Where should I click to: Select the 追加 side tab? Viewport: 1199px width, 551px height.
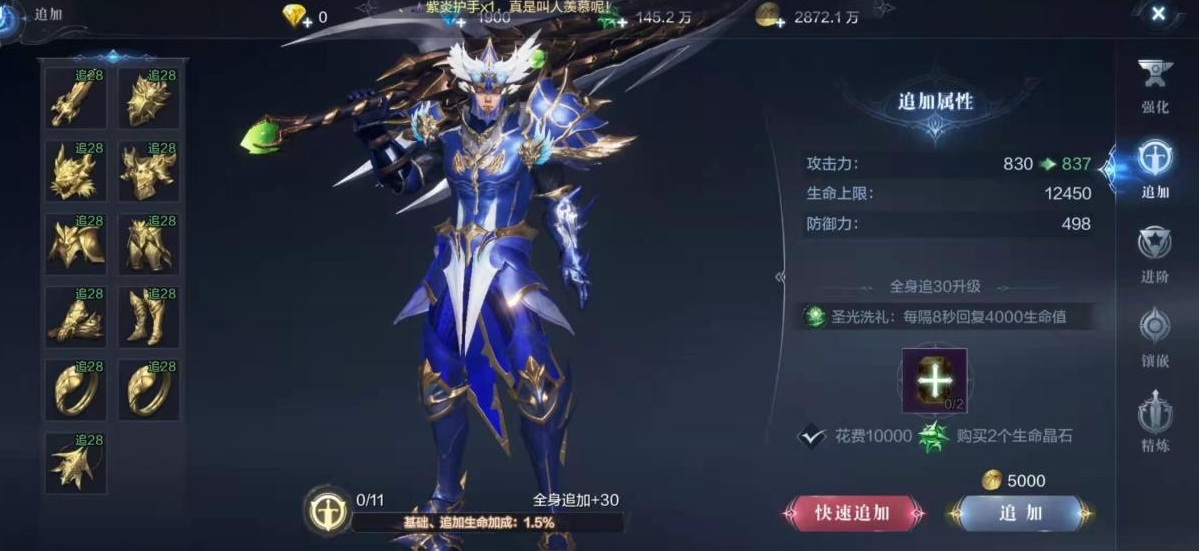pyautogui.click(x=1155, y=167)
